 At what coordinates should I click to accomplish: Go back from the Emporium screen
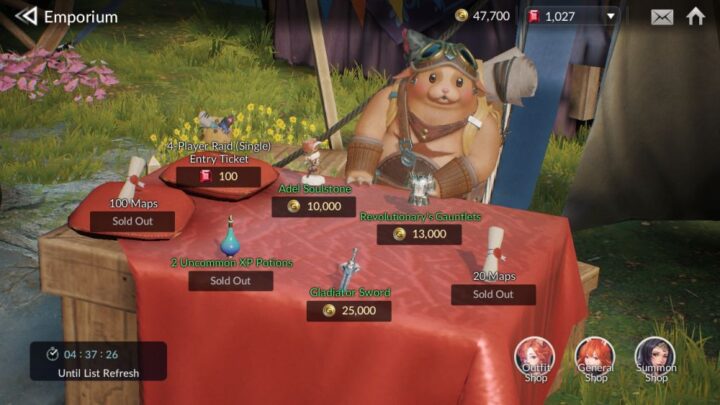(26, 16)
